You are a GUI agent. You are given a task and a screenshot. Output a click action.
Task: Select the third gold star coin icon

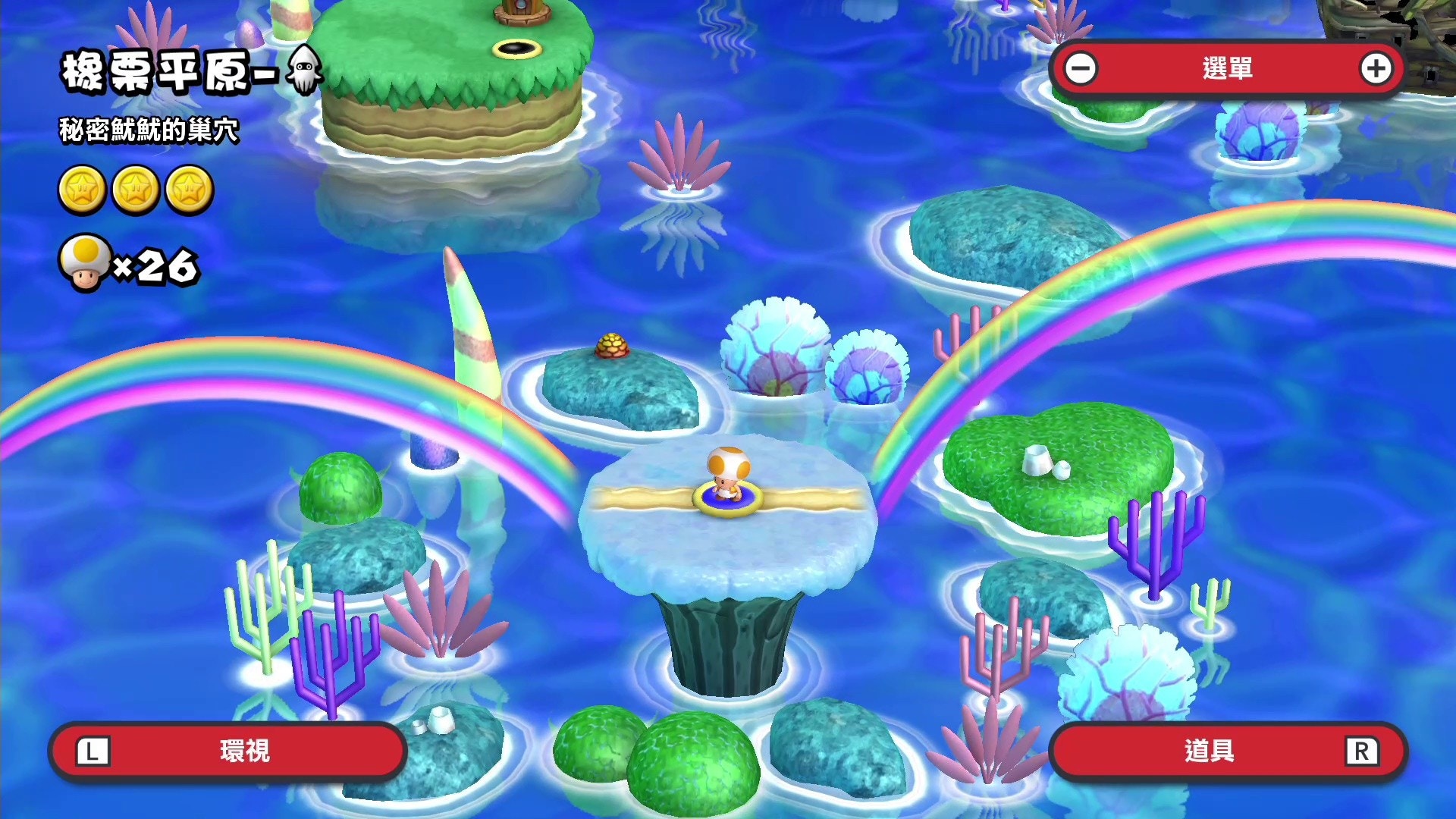(x=191, y=187)
